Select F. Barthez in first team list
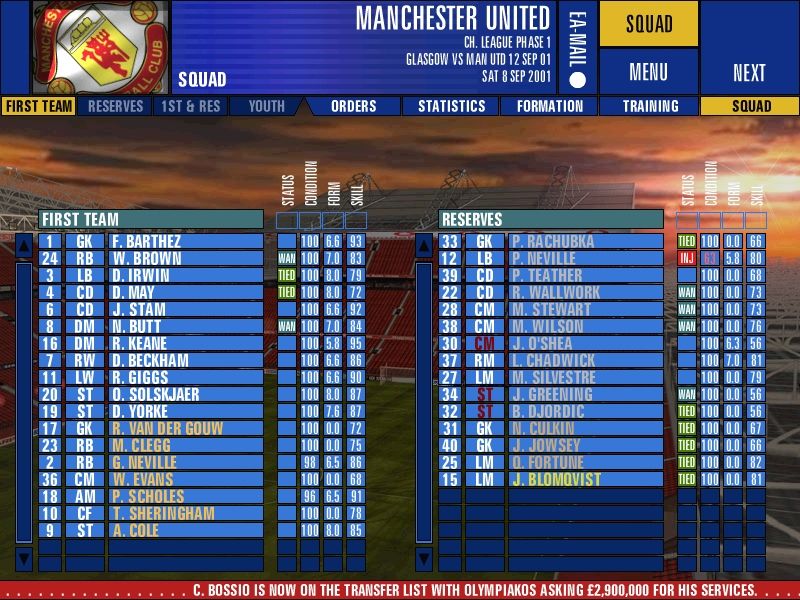 (185, 241)
